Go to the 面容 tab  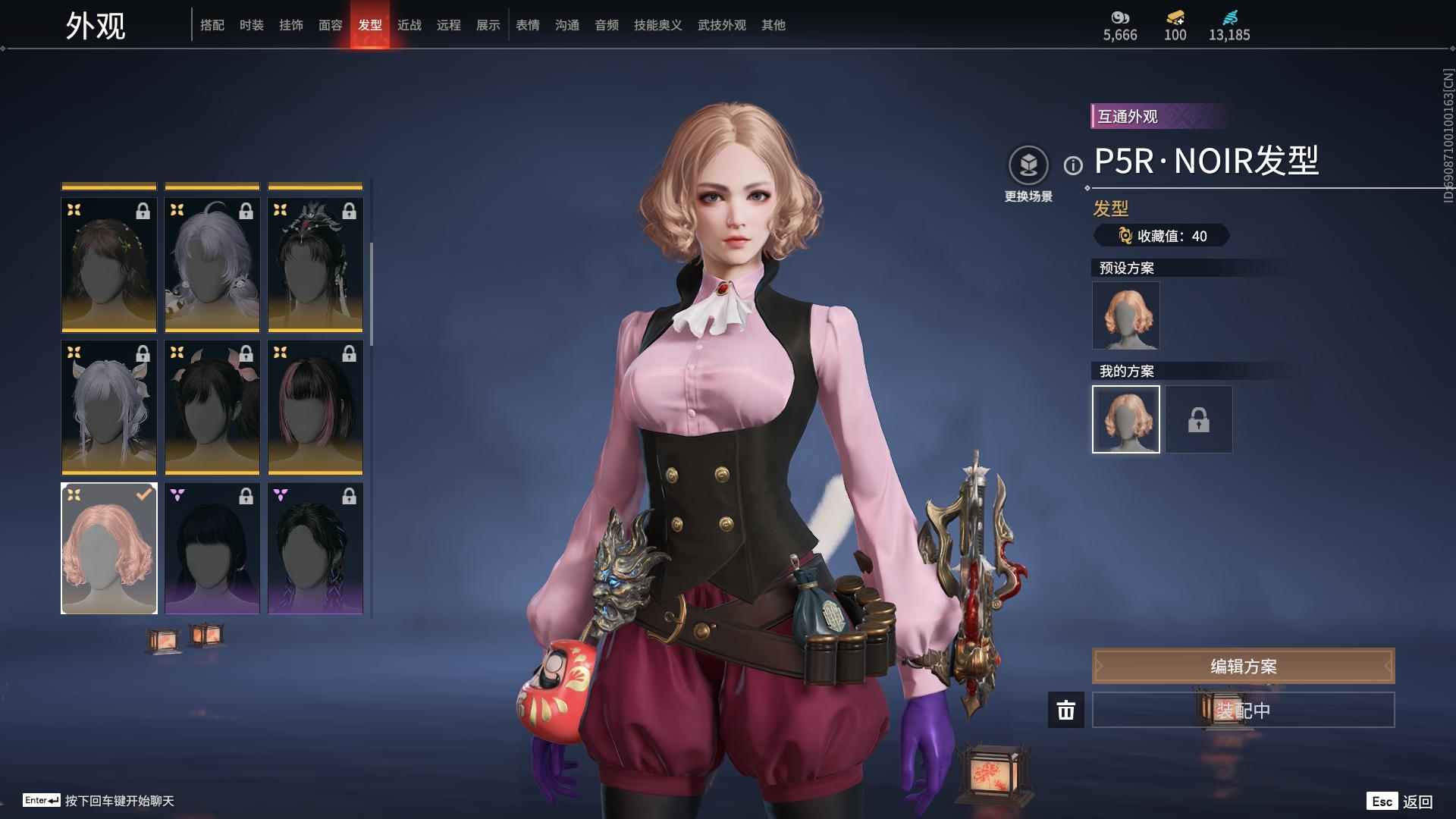coord(331,25)
